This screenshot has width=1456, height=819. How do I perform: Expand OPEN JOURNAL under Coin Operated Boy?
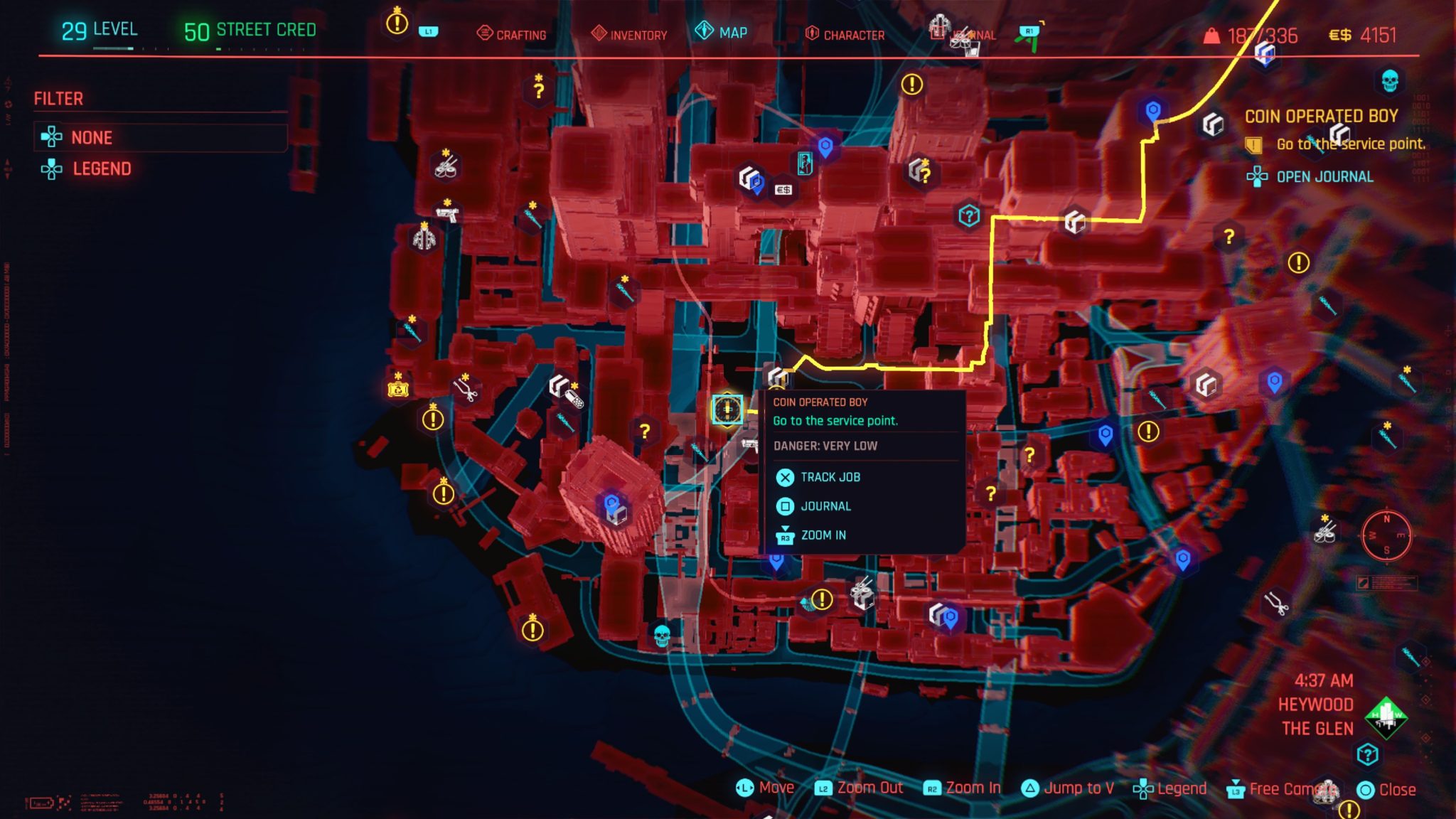[1322, 177]
